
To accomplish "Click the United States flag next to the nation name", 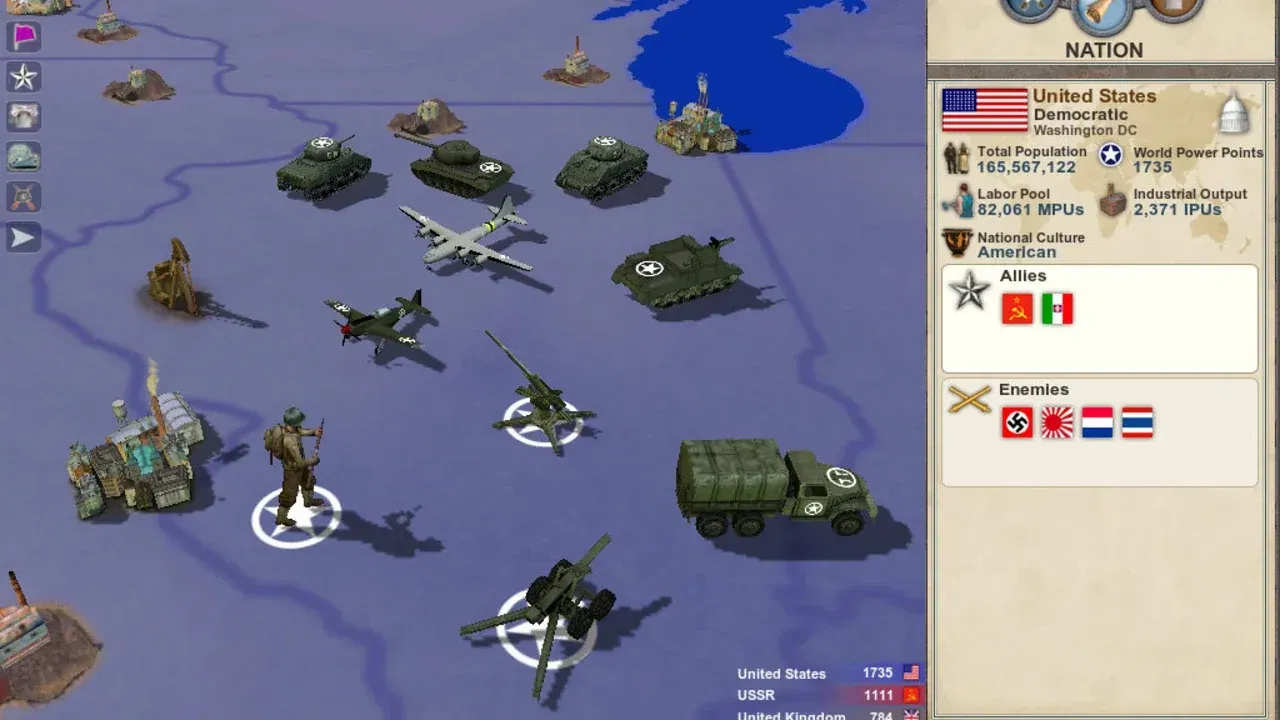I will point(983,111).
